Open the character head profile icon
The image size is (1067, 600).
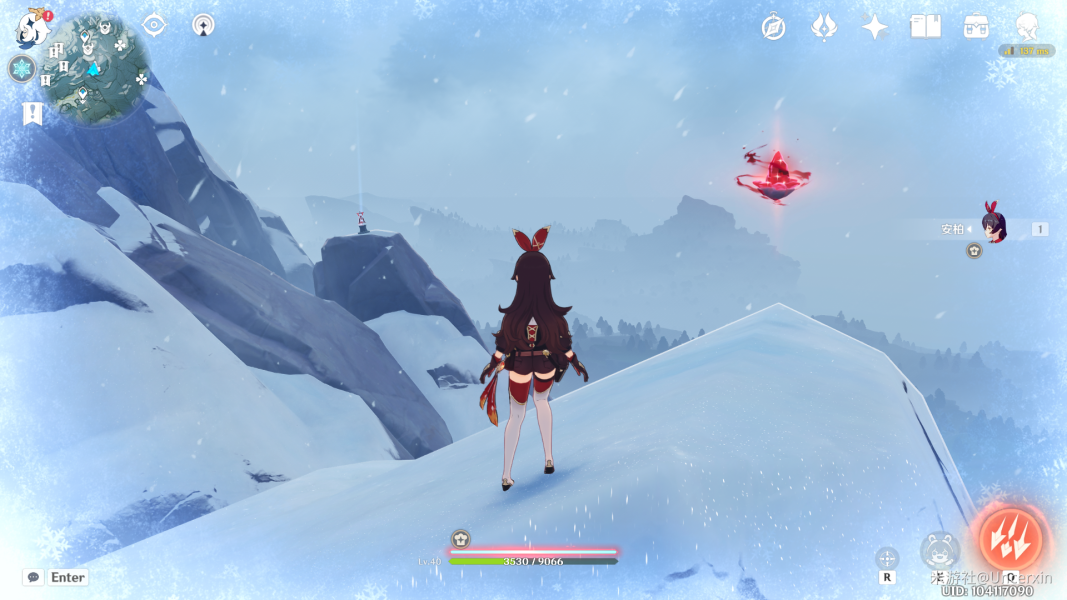click(1026, 27)
